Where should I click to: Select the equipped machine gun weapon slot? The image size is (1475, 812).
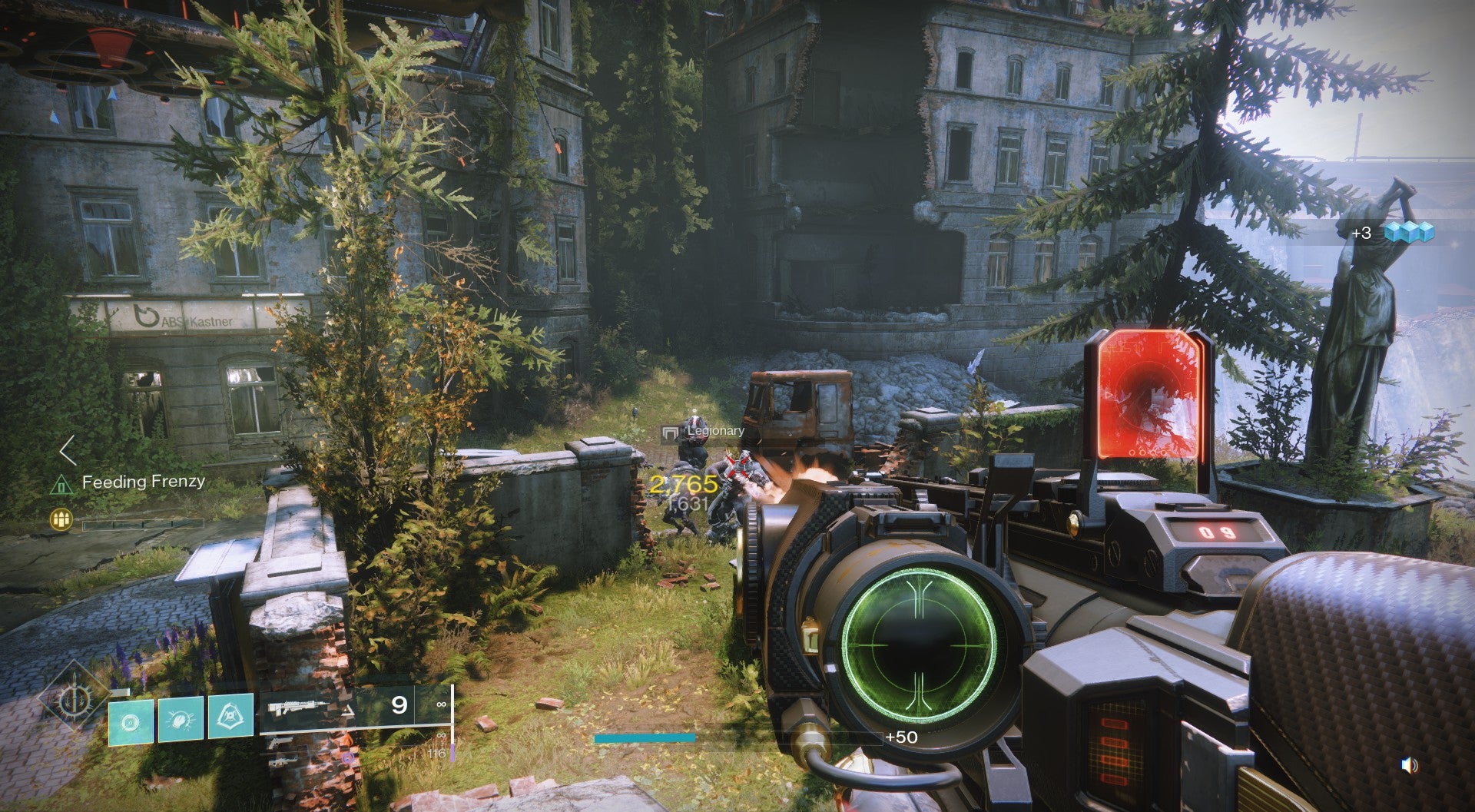pyautogui.click(x=300, y=707)
